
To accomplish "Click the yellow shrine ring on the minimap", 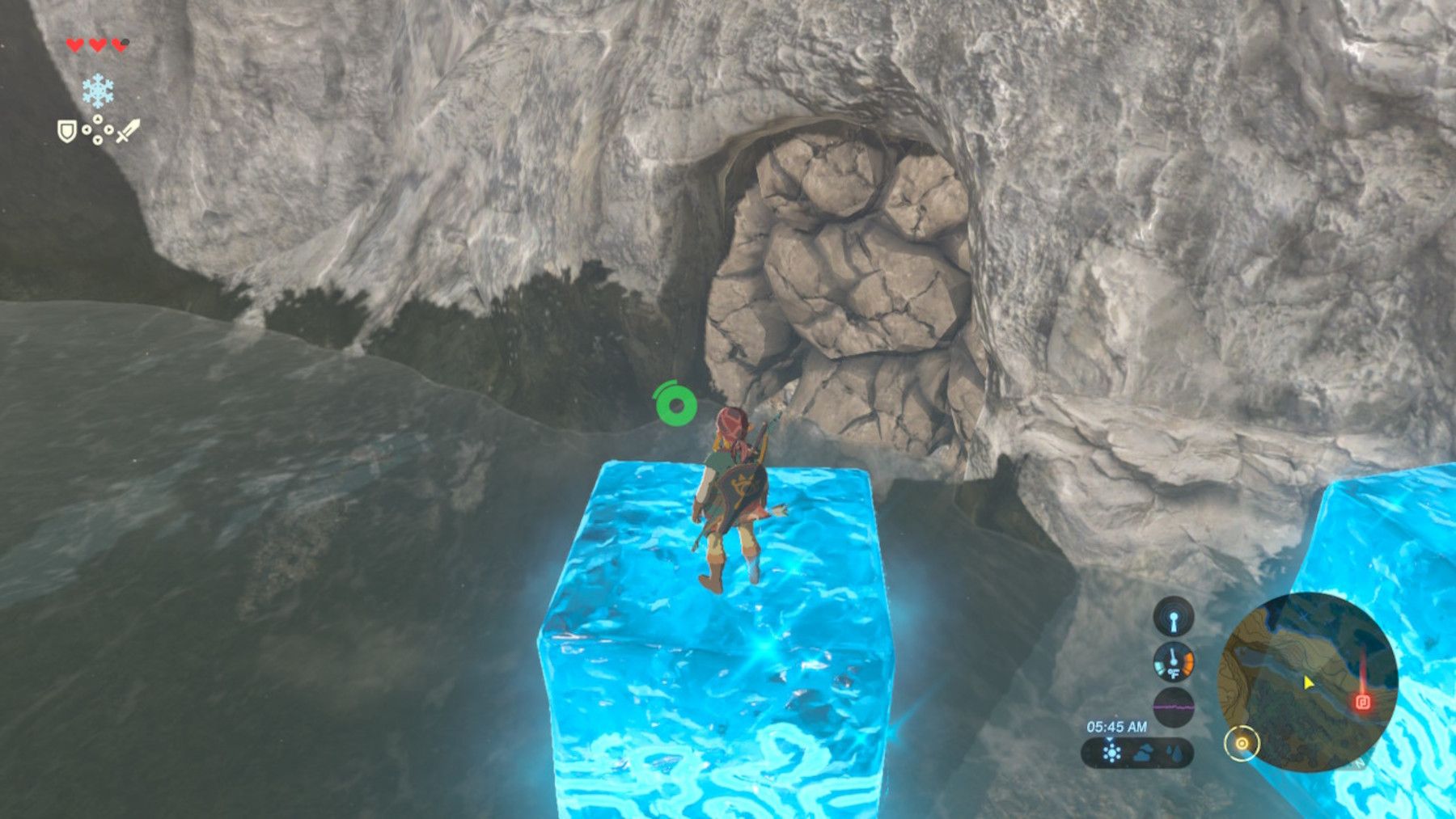I will coord(1242,744).
